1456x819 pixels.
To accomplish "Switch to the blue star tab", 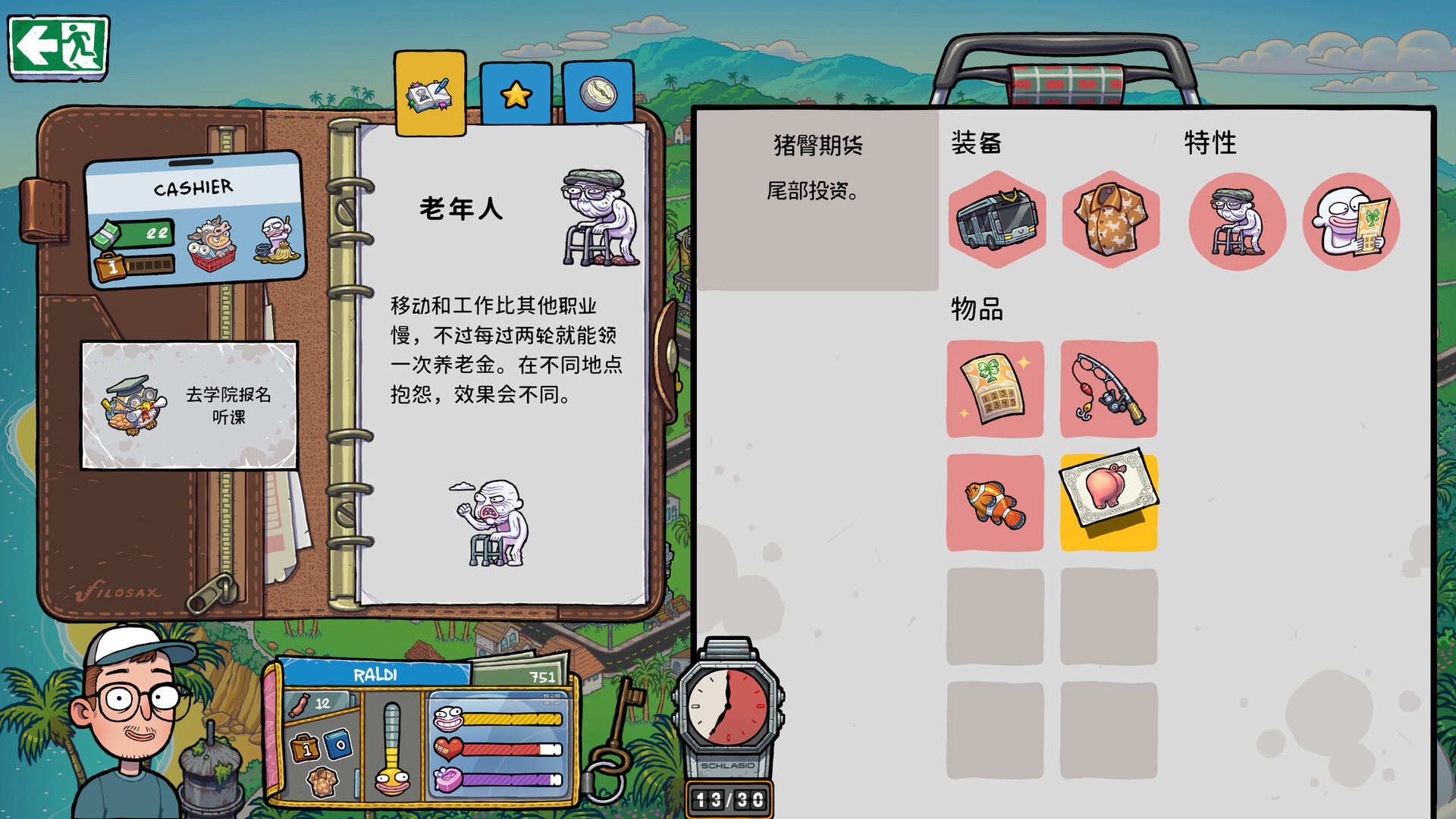I will (x=516, y=93).
